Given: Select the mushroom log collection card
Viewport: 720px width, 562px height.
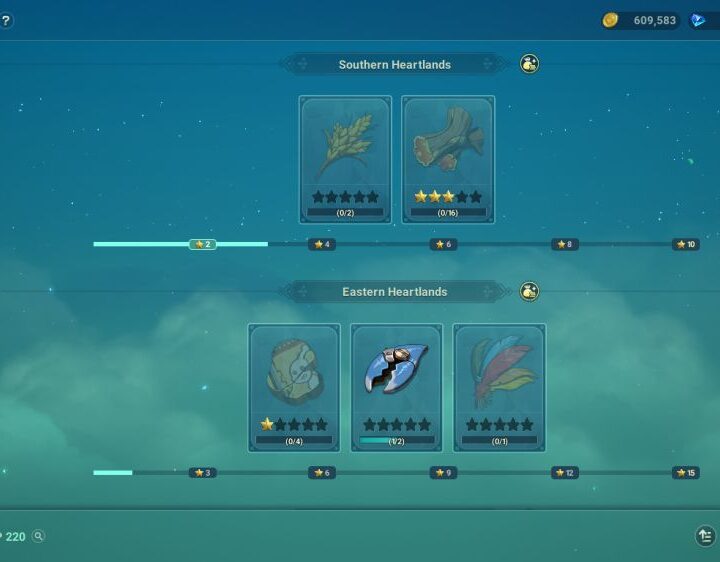Looking at the screenshot, I should pyautogui.click(x=448, y=159).
